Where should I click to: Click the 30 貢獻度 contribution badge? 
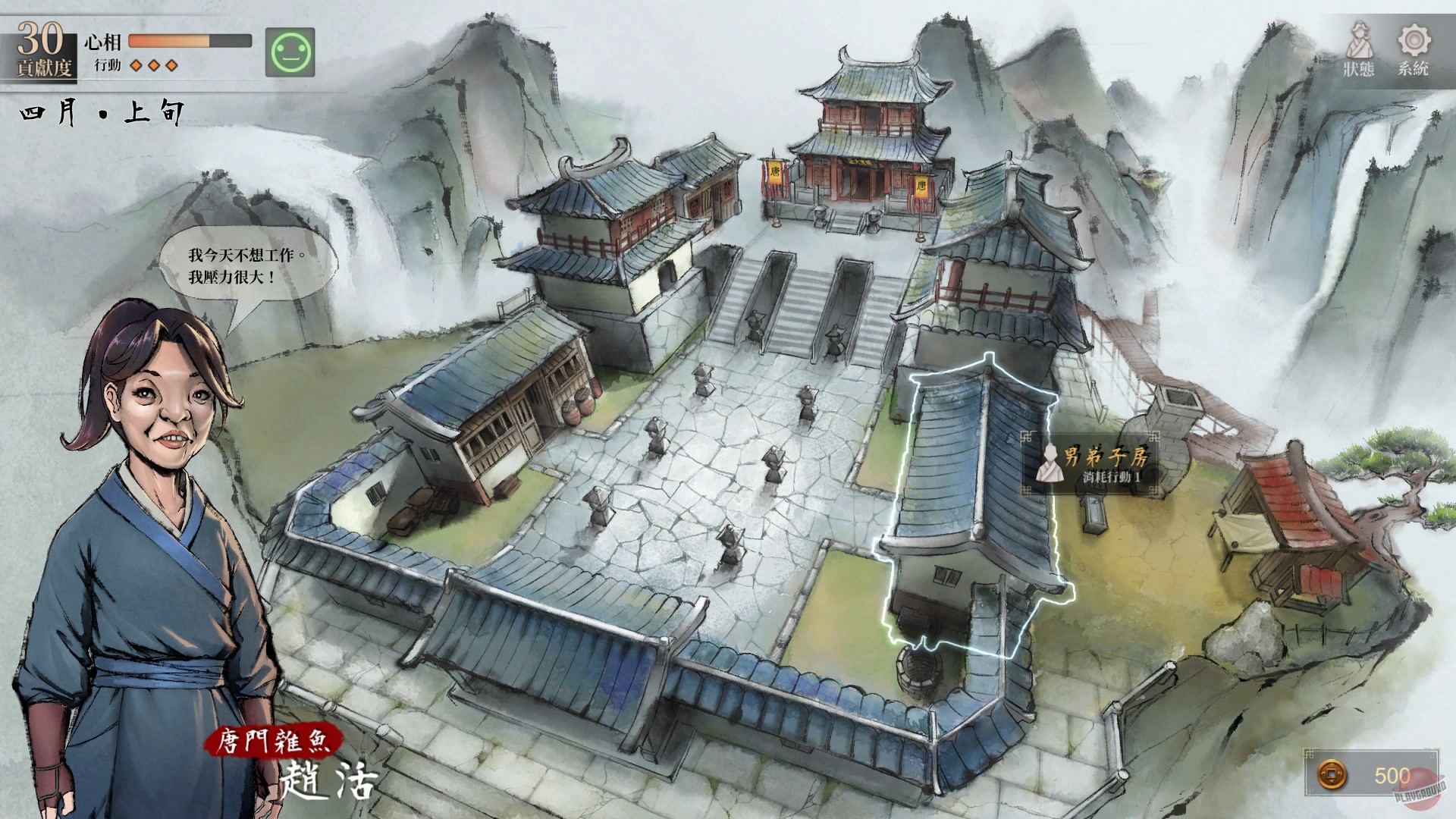[x=40, y=45]
